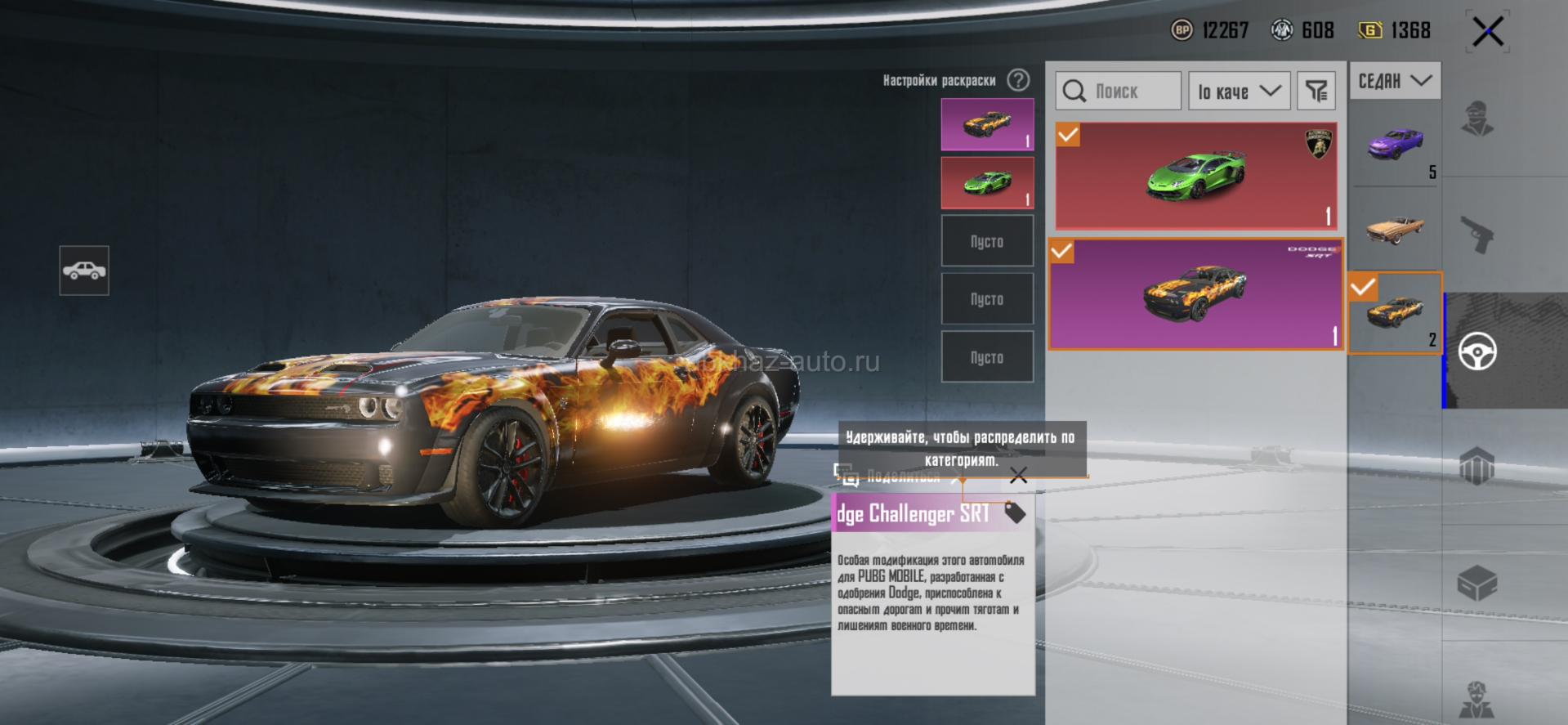Screen dimensions: 1568x725
Task: Switch to the character outfit tab
Action: click(x=1477, y=119)
